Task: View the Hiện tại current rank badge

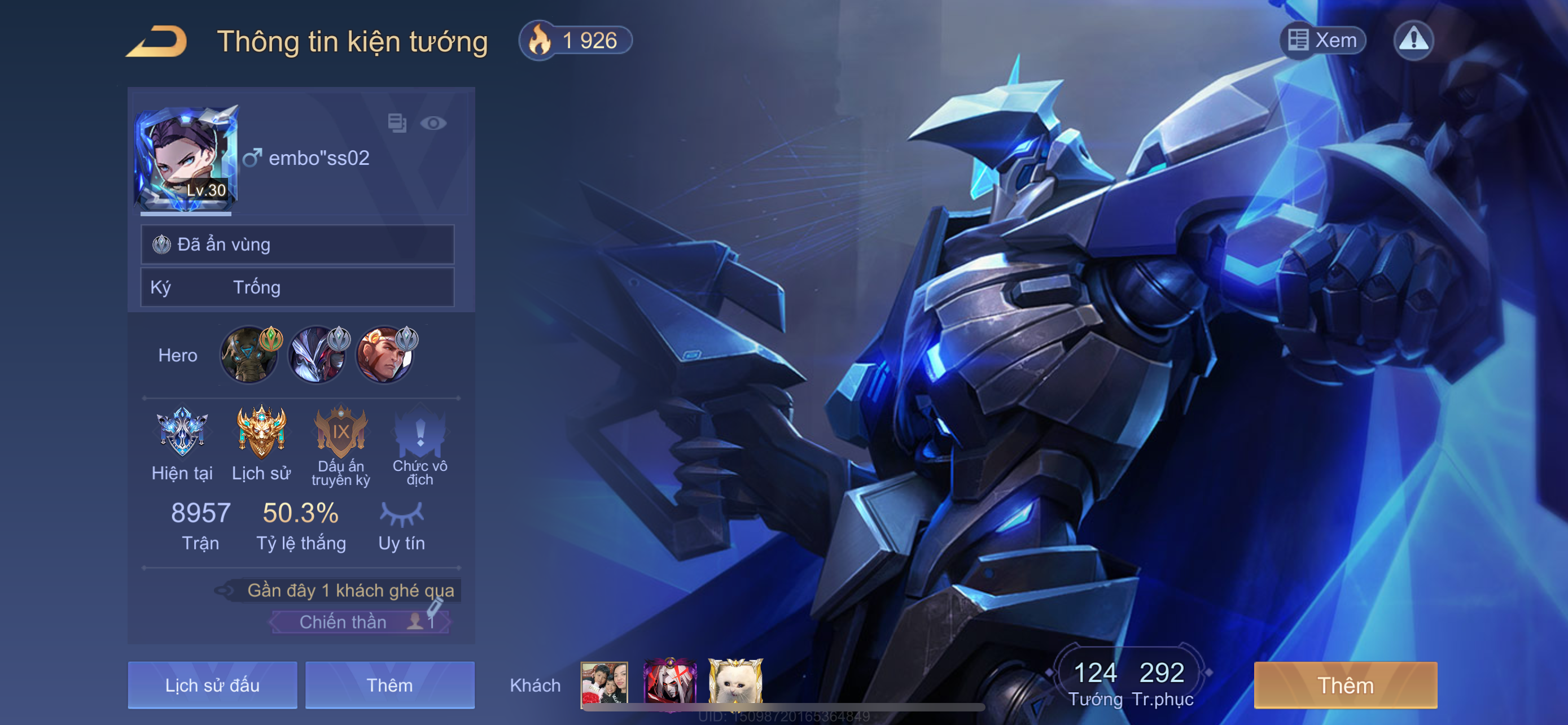Action: coord(182,433)
